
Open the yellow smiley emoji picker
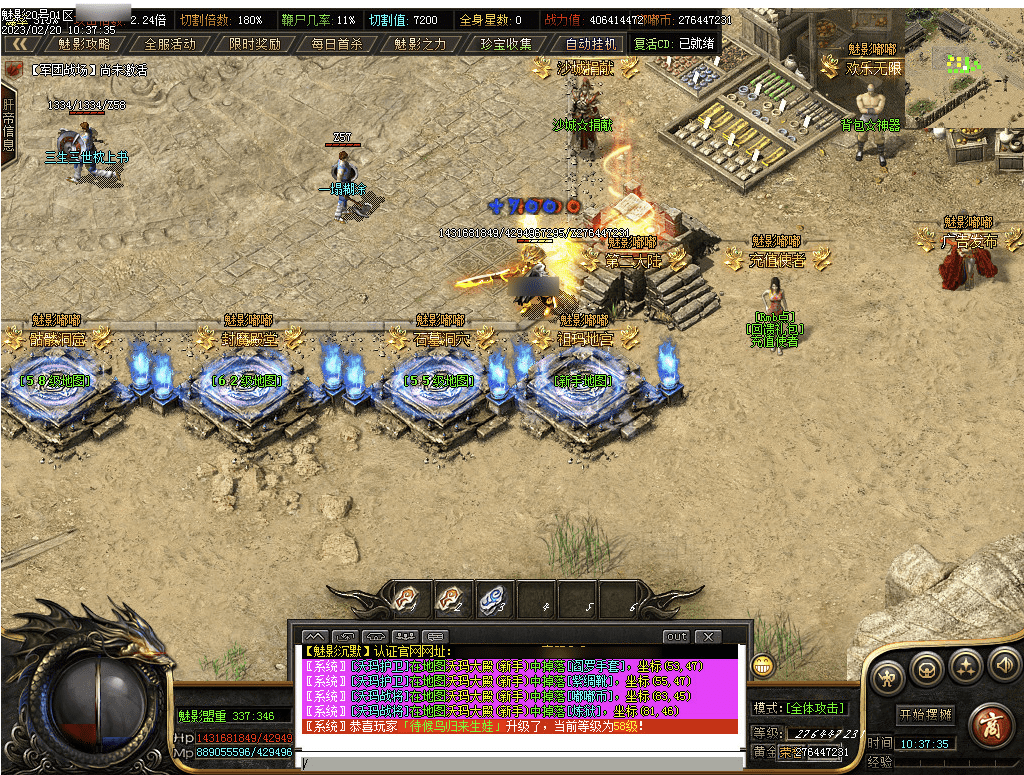click(x=763, y=664)
